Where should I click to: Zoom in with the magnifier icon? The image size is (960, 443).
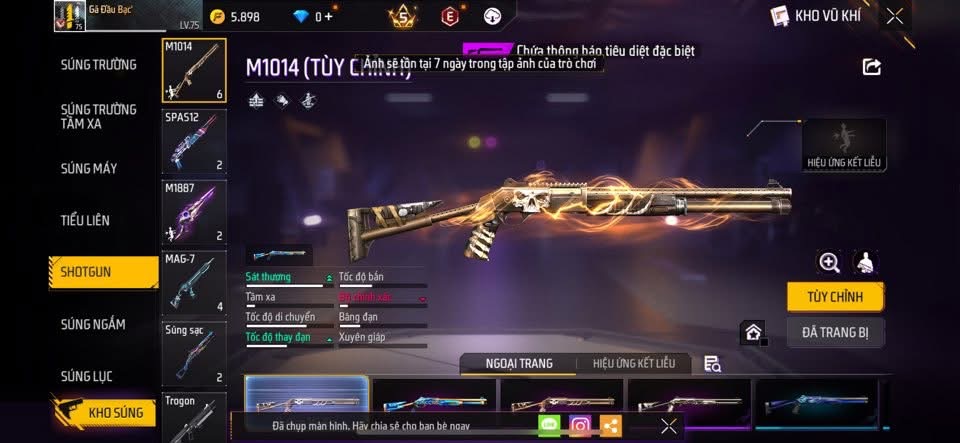(829, 262)
